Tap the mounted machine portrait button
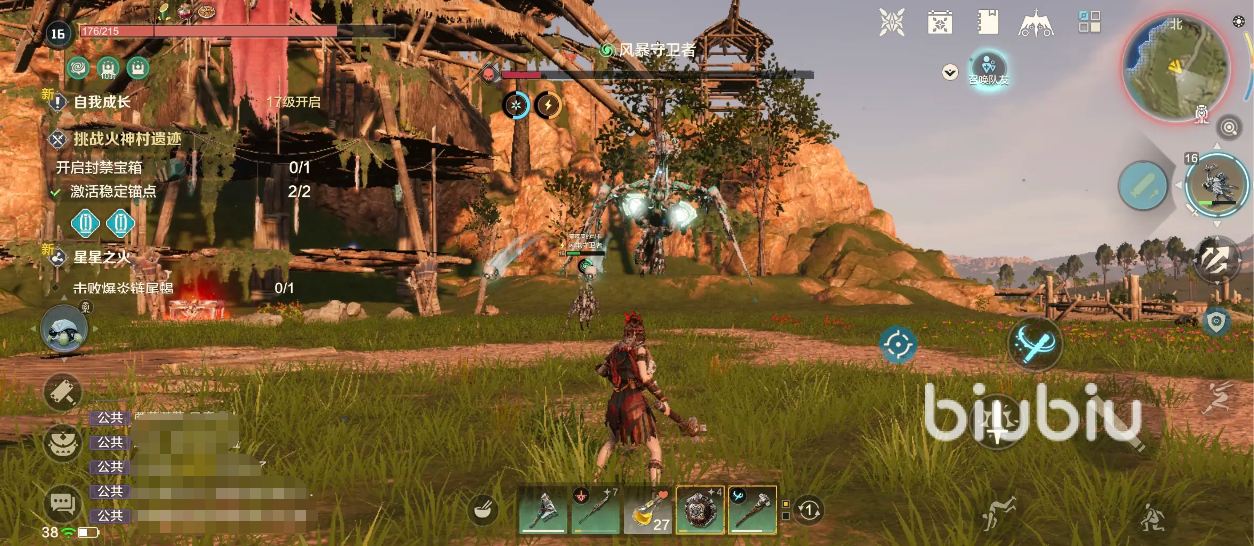 [1217, 184]
